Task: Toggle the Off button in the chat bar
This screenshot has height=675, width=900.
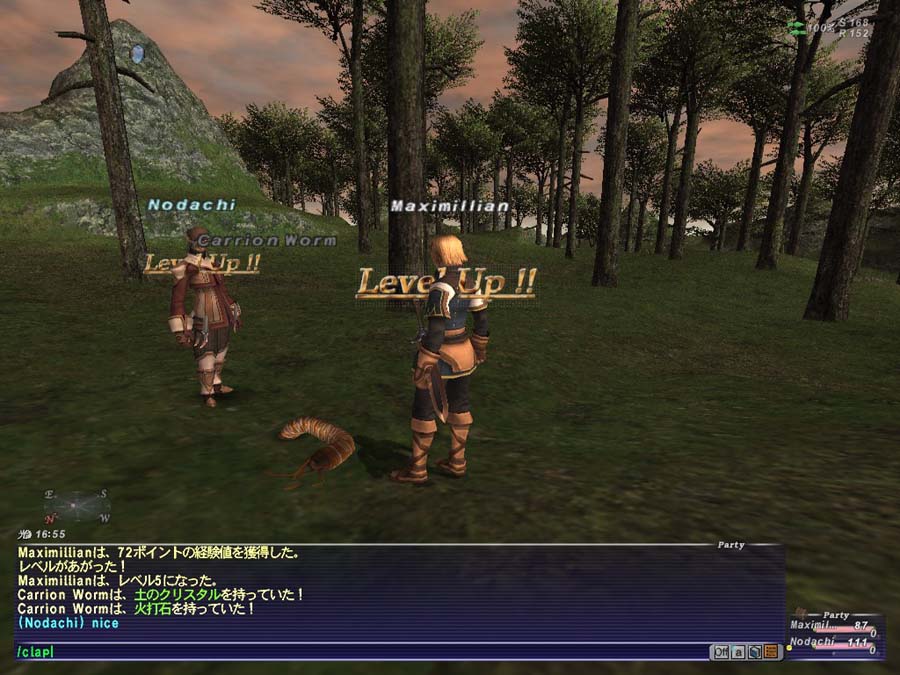Action: point(720,652)
